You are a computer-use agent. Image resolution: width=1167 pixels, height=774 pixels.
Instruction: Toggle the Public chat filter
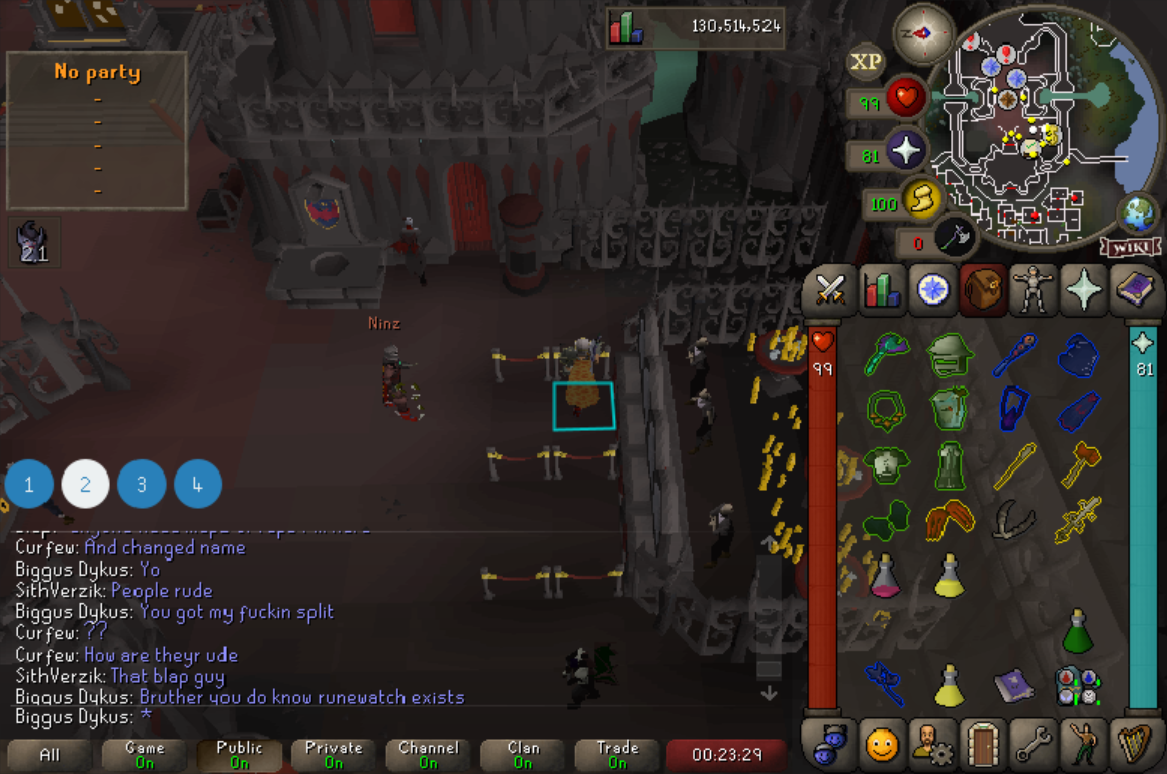pyautogui.click(x=240, y=754)
